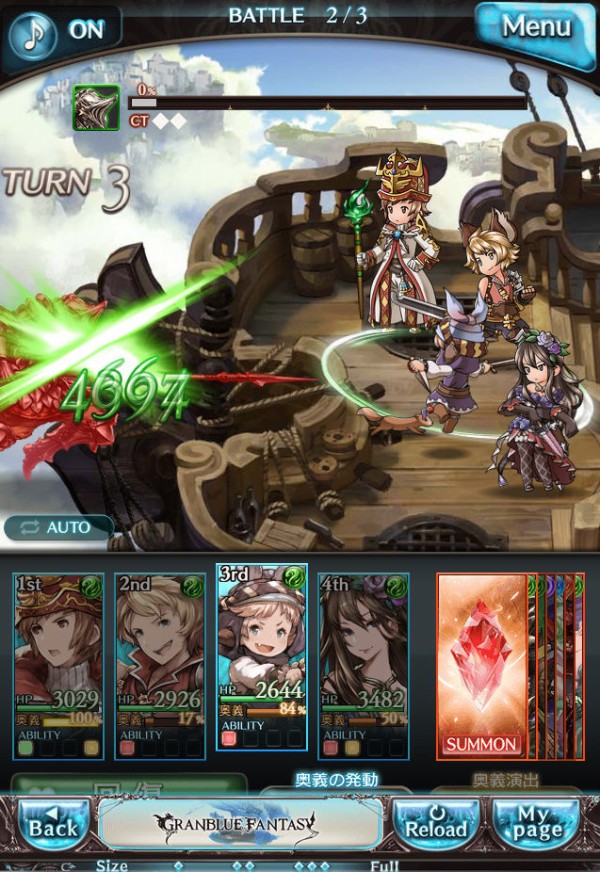Screen dimensions: 600x872
Task: Click the Granblue Fantasy logo banner
Action: [241, 824]
